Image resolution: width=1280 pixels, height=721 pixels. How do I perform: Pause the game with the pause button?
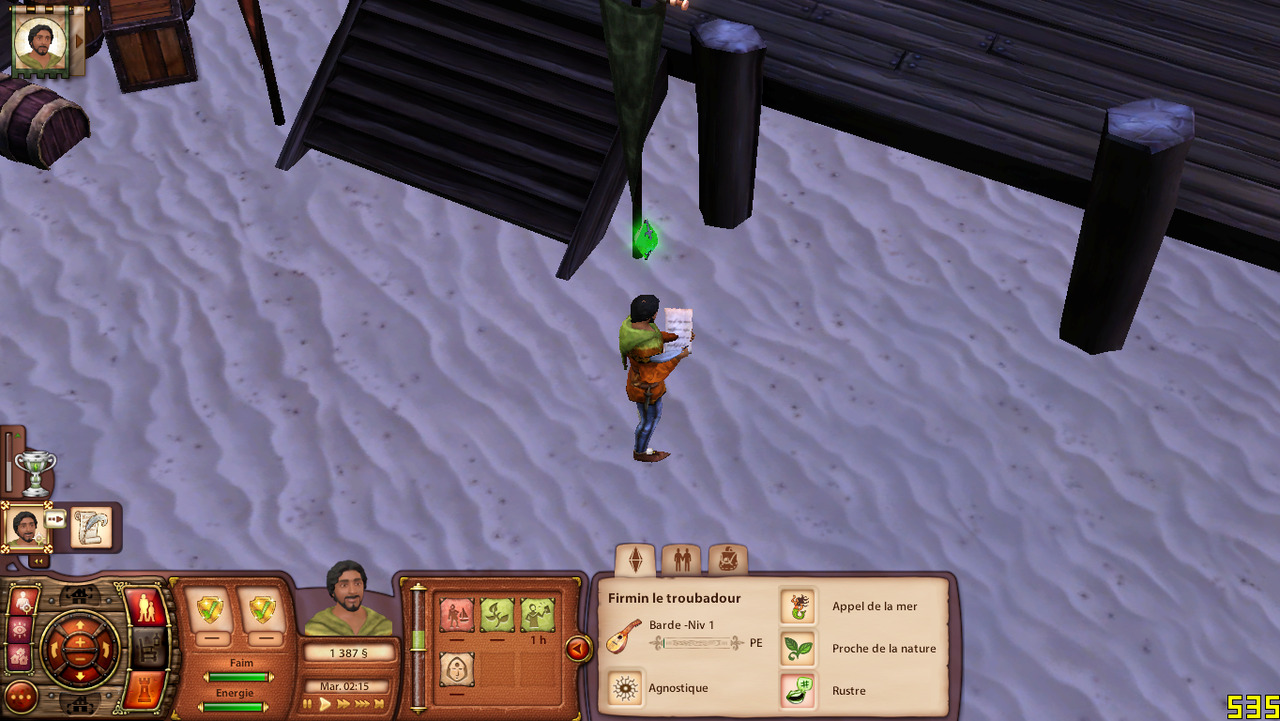click(x=309, y=705)
